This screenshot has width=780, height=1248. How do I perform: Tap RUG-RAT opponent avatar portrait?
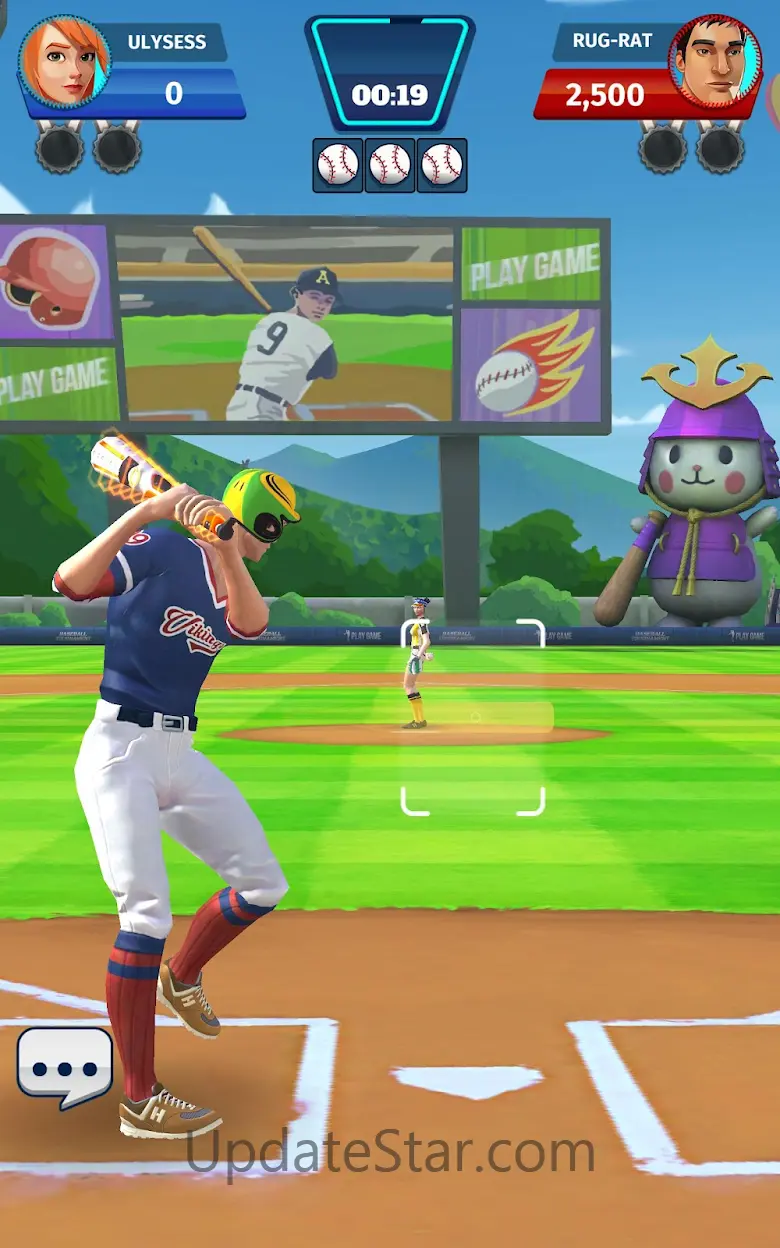714,62
